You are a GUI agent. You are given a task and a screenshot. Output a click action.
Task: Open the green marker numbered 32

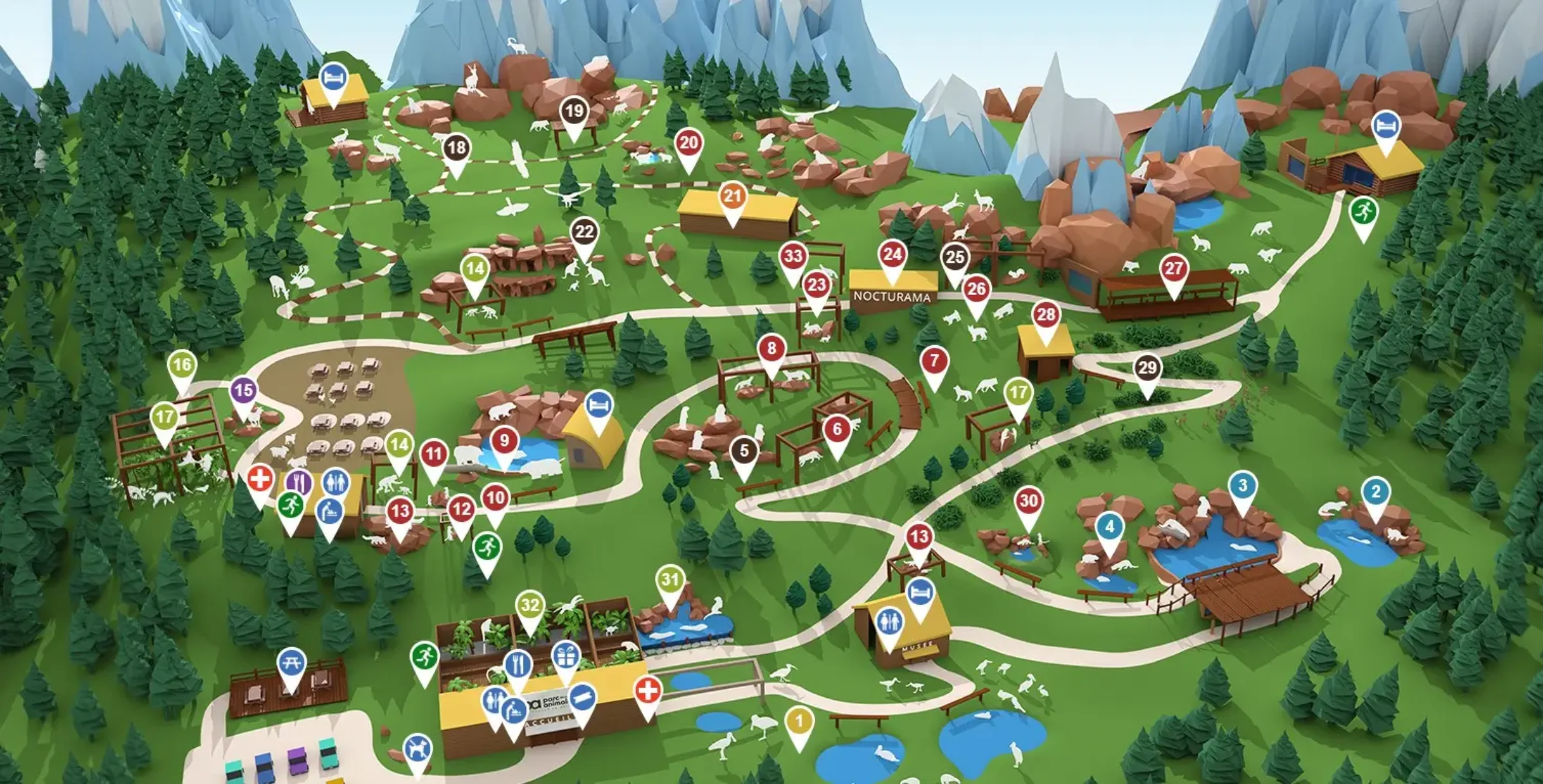[x=530, y=605]
